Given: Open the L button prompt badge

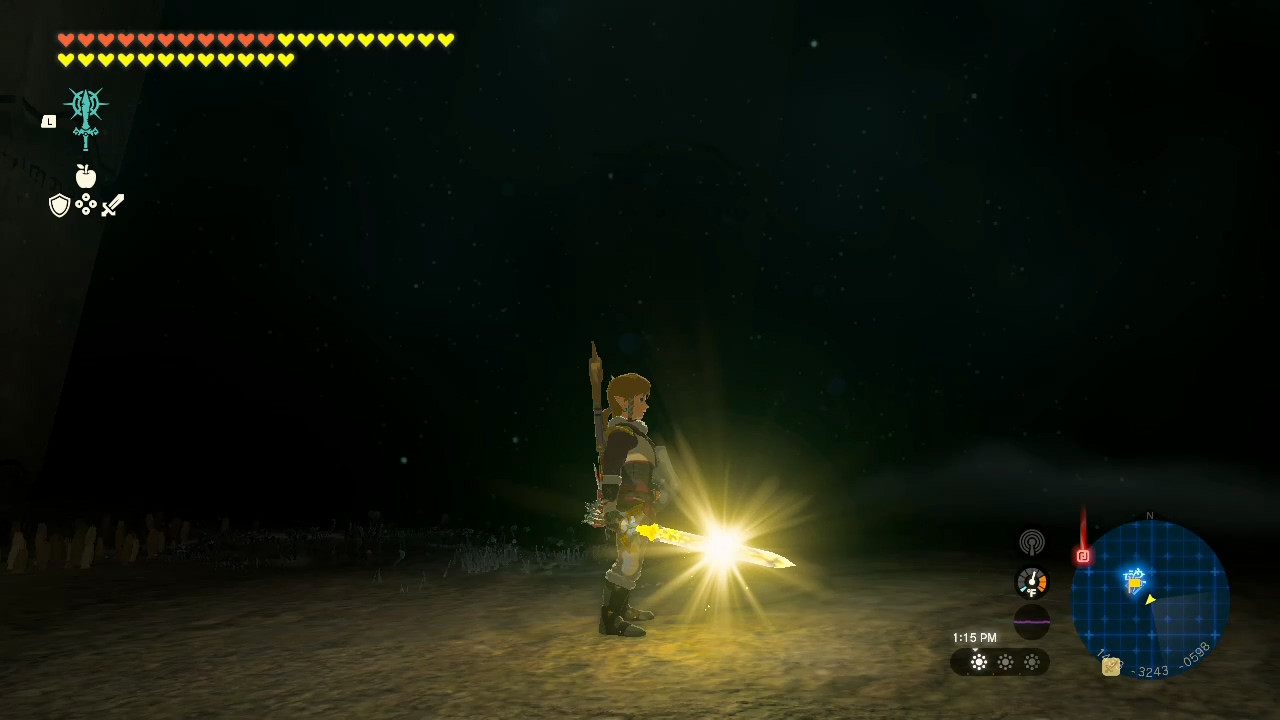Looking at the screenshot, I should coord(48,121).
